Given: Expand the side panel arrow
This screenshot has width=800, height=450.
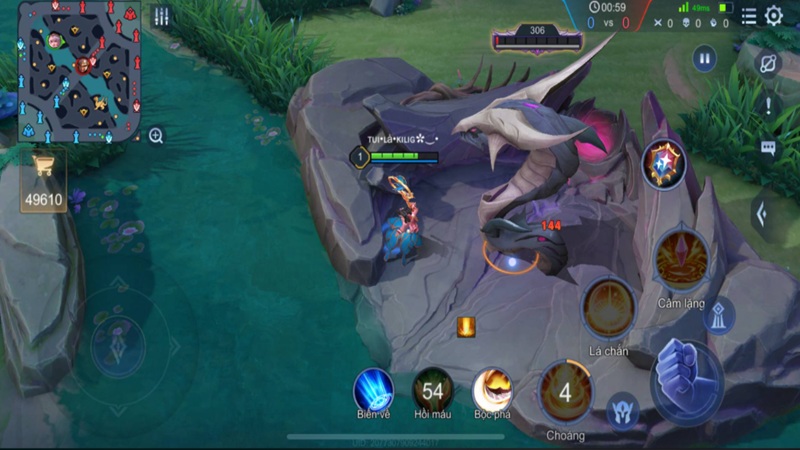Looking at the screenshot, I should point(763,213).
